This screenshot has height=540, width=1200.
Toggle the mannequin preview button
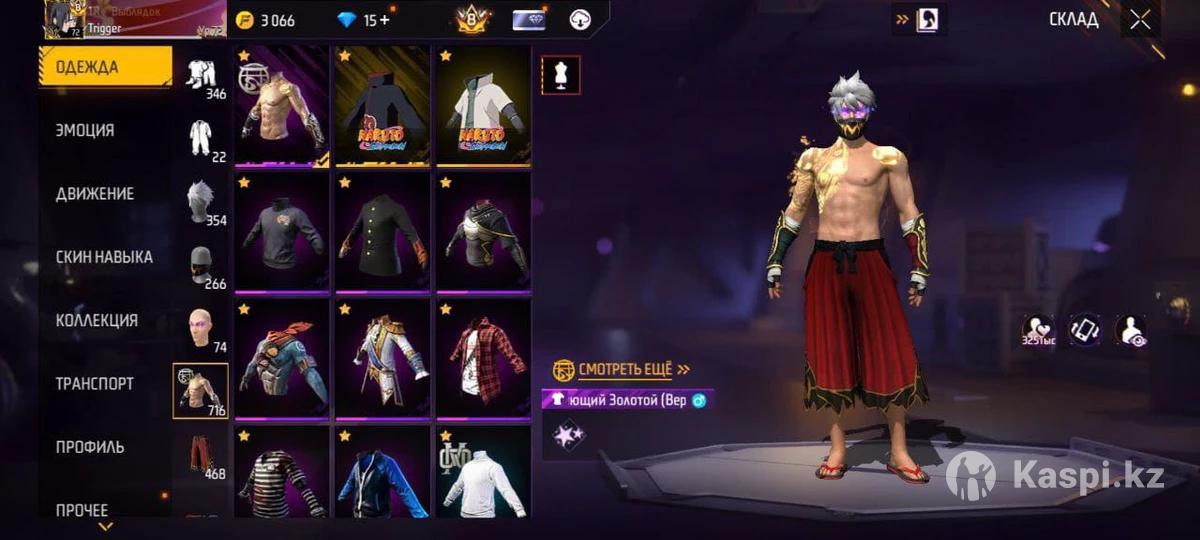tap(560, 75)
